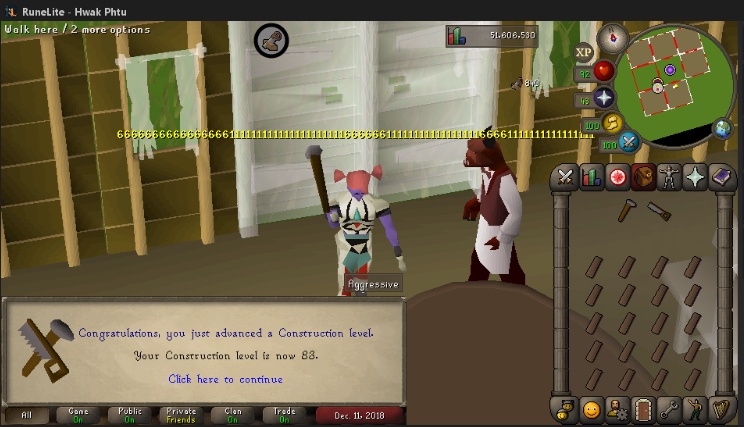
Task: Activate quick-prayers via the prayer orb
Action: click(x=603, y=98)
